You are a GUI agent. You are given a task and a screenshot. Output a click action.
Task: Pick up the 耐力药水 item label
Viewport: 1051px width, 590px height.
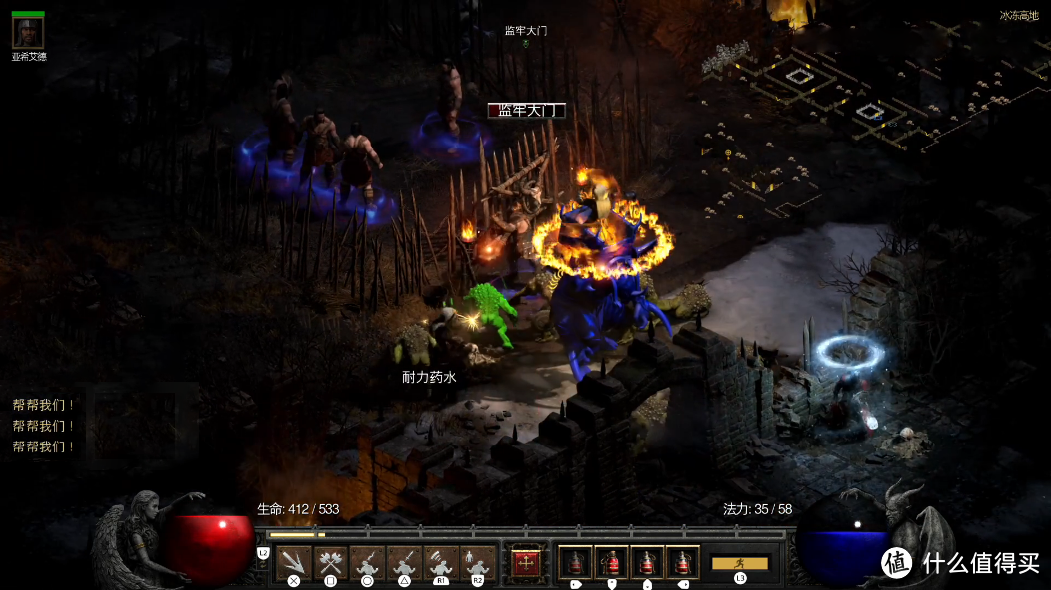pyautogui.click(x=429, y=377)
